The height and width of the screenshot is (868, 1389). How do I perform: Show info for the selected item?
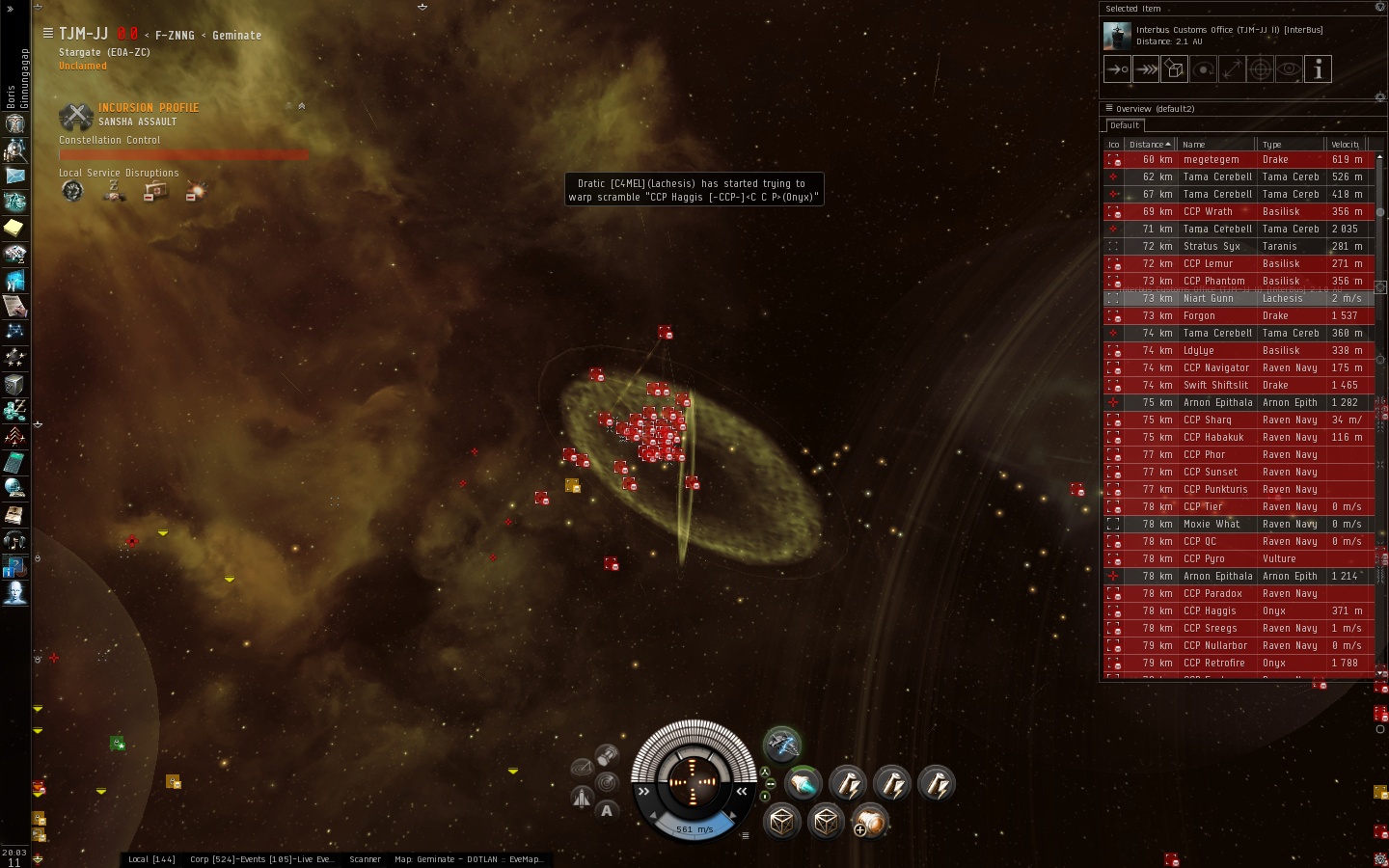coord(1318,69)
